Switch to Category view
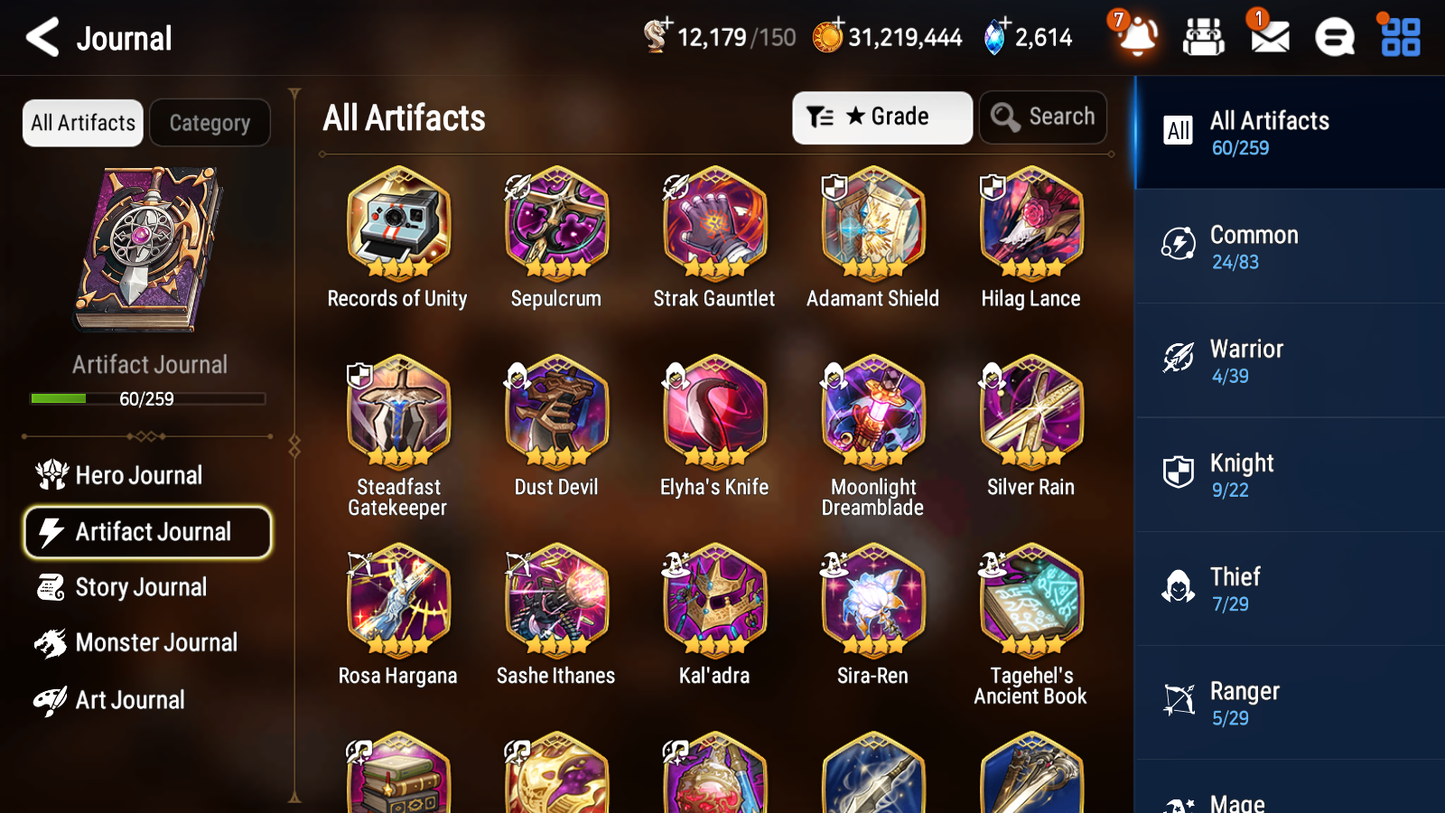Image resolution: width=1445 pixels, height=813 pixels. 210,122
